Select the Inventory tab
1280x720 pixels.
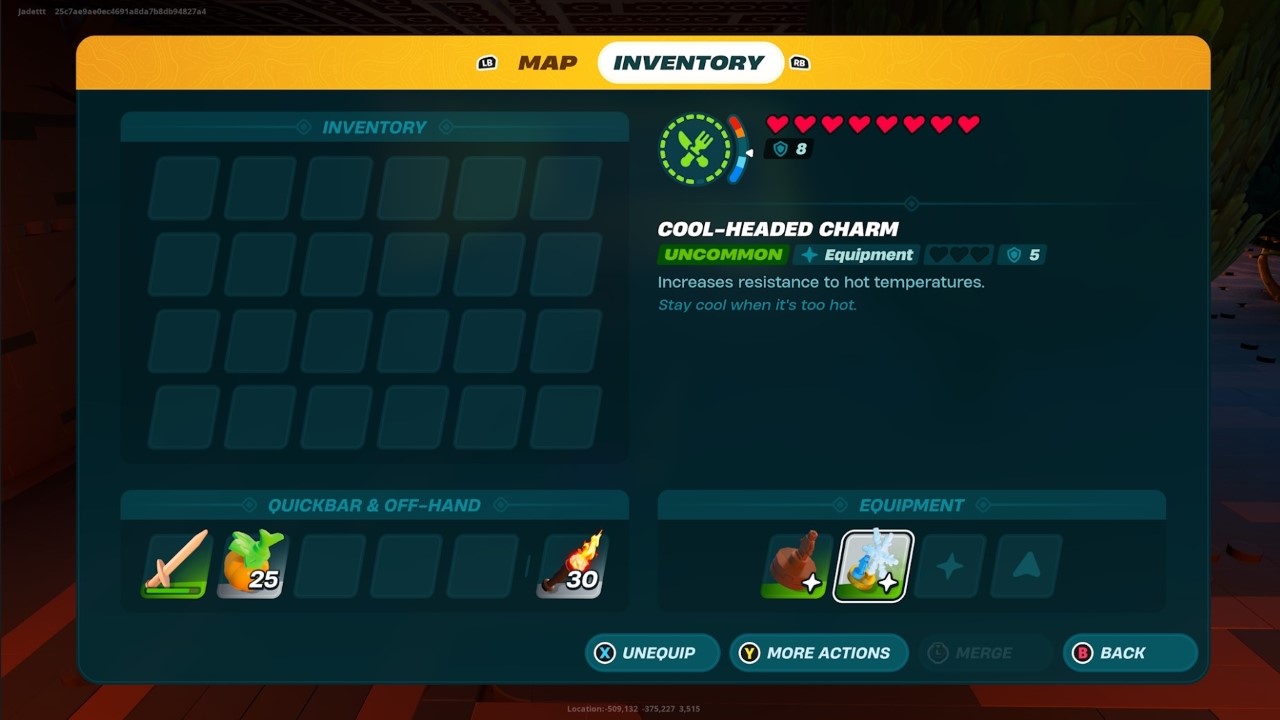688,63
